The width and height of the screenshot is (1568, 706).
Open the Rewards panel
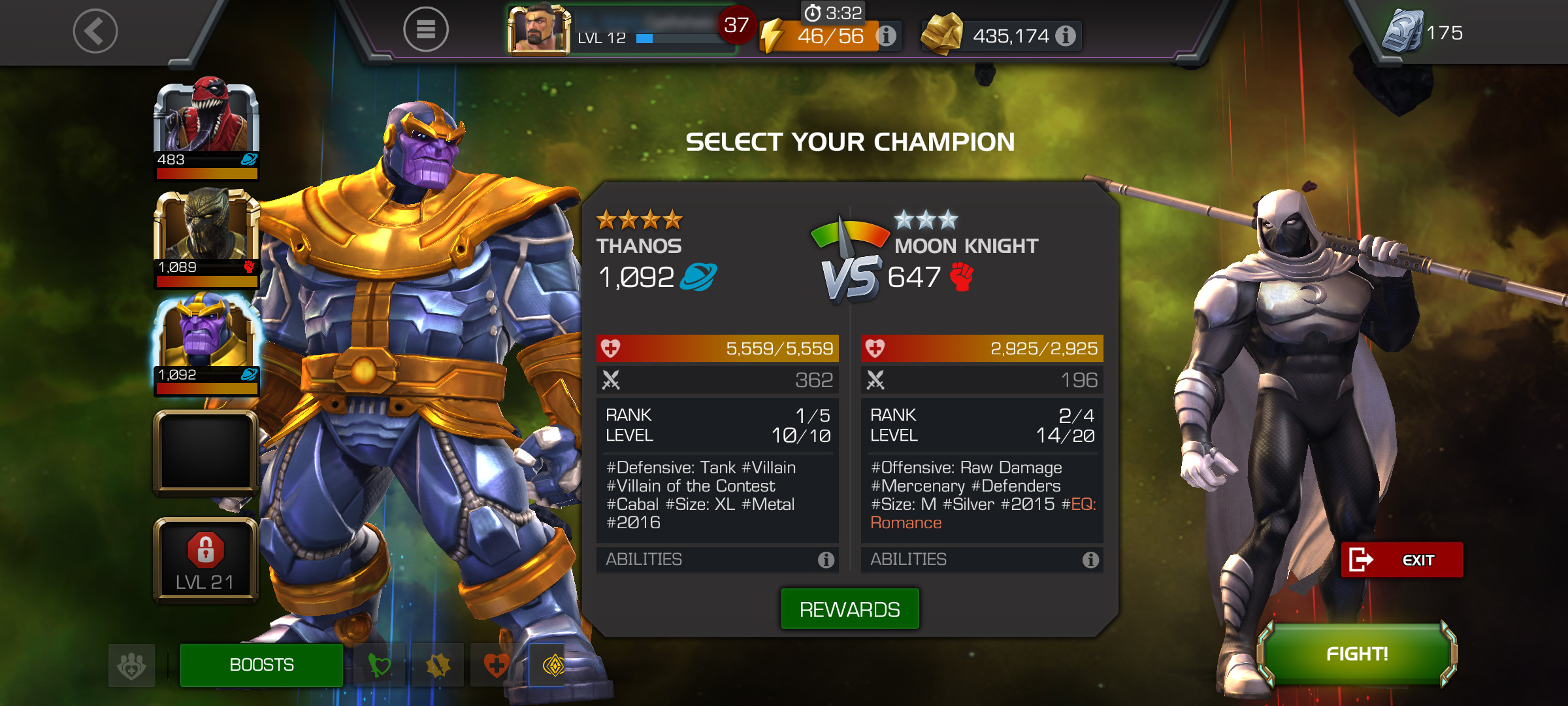tap(849, 609)
